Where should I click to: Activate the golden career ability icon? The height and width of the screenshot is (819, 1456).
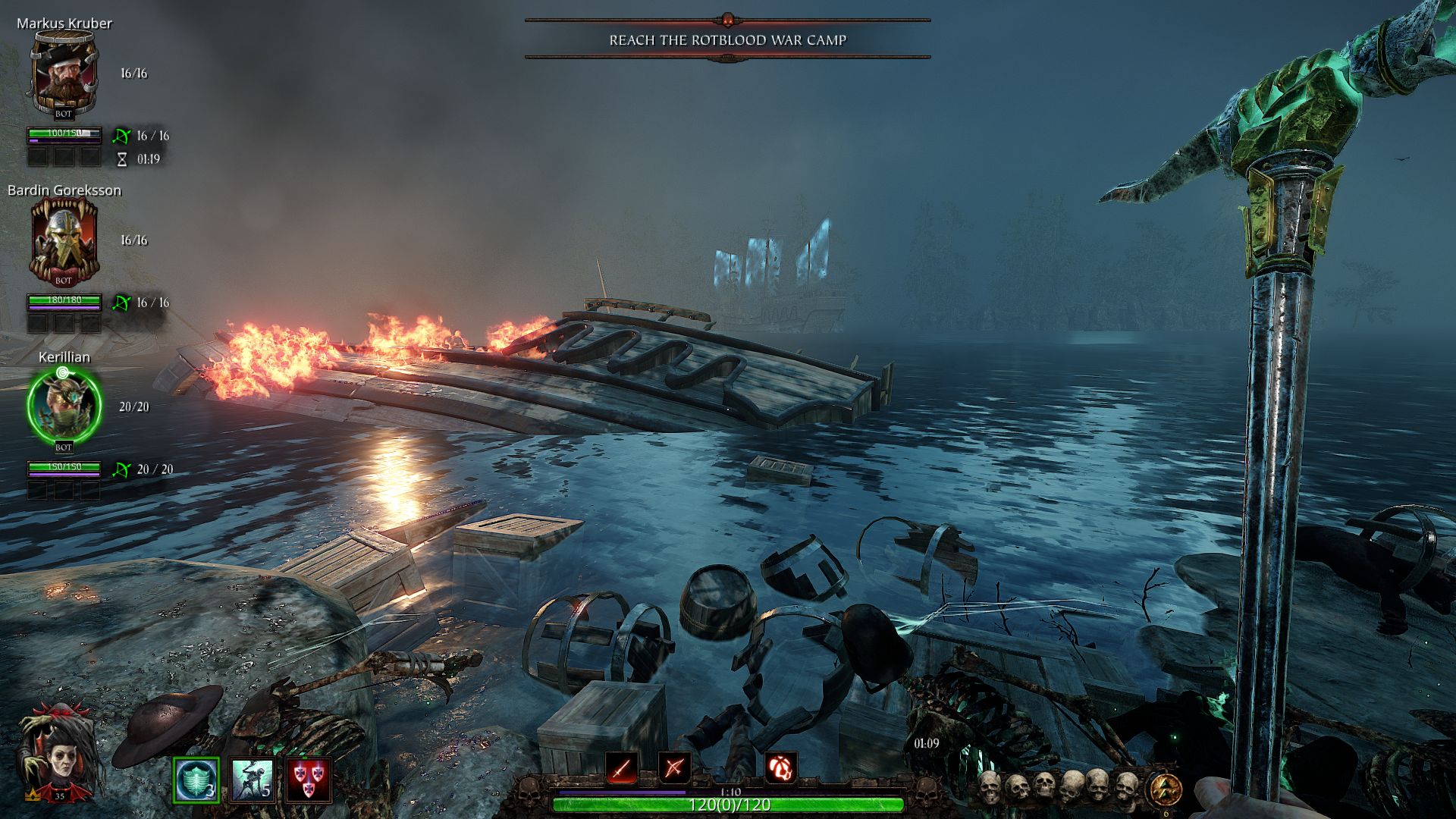coord(1165,789)
